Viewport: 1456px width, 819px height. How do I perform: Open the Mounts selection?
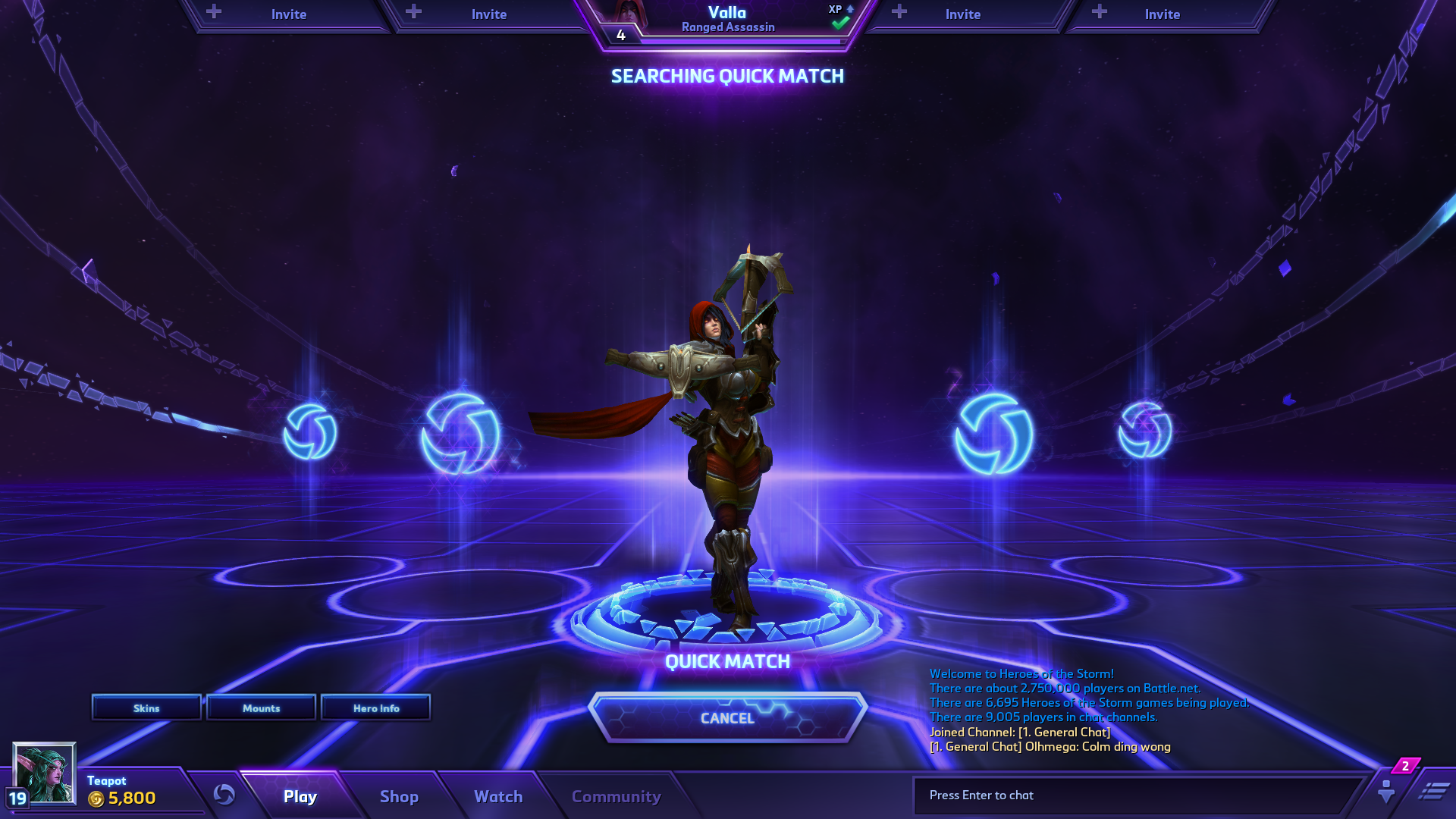(261, 708)
